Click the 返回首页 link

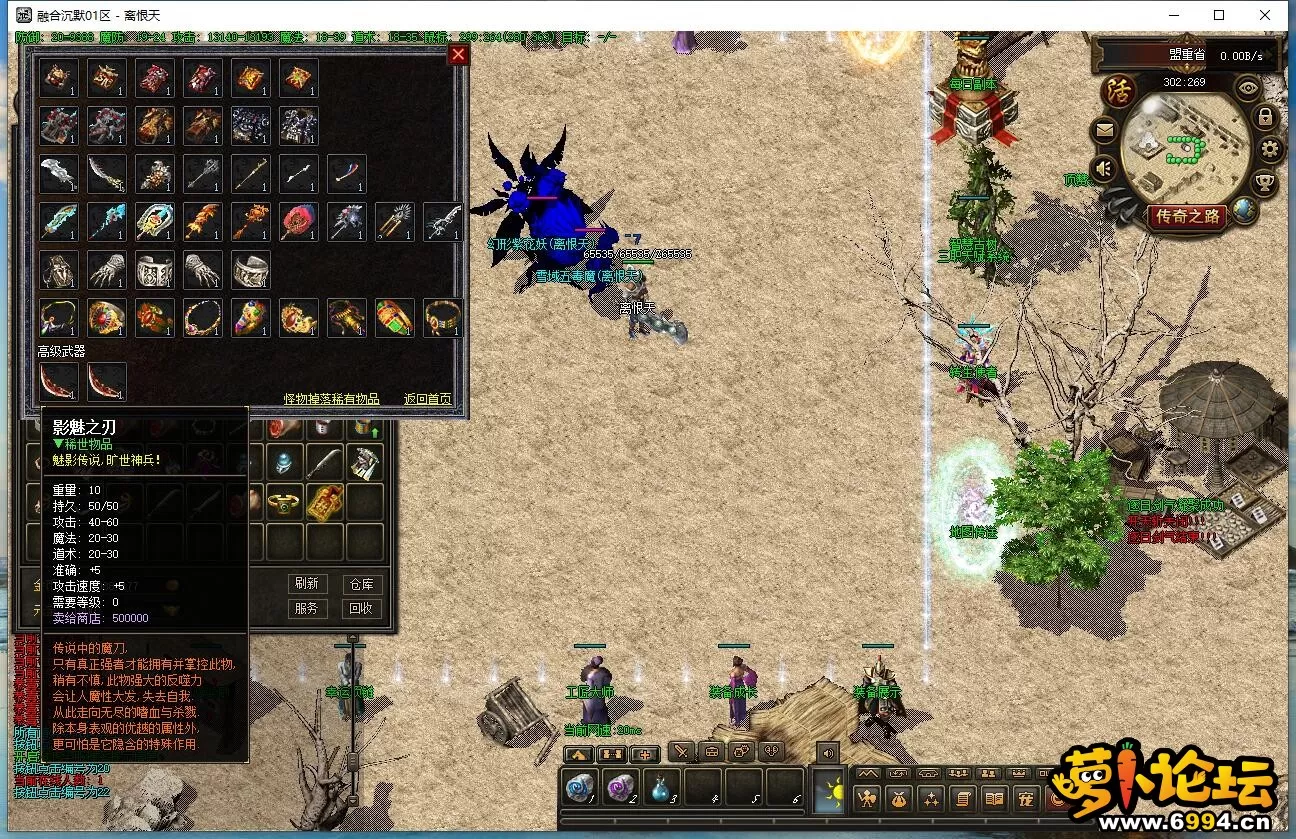point(428,399)
